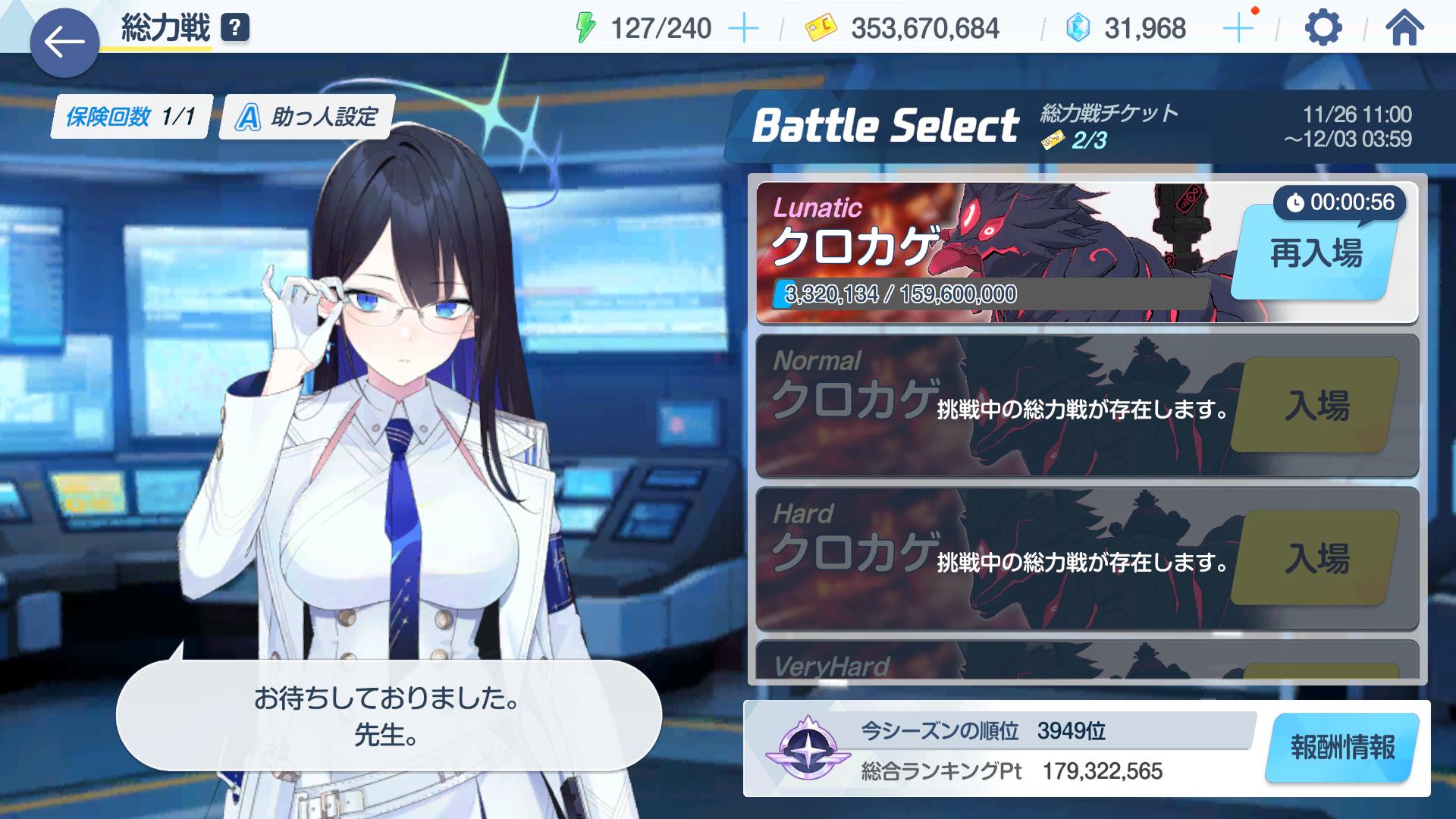Add energy with the plus beside 127/240
1456x819 pixels.
(x=743, y=29)
